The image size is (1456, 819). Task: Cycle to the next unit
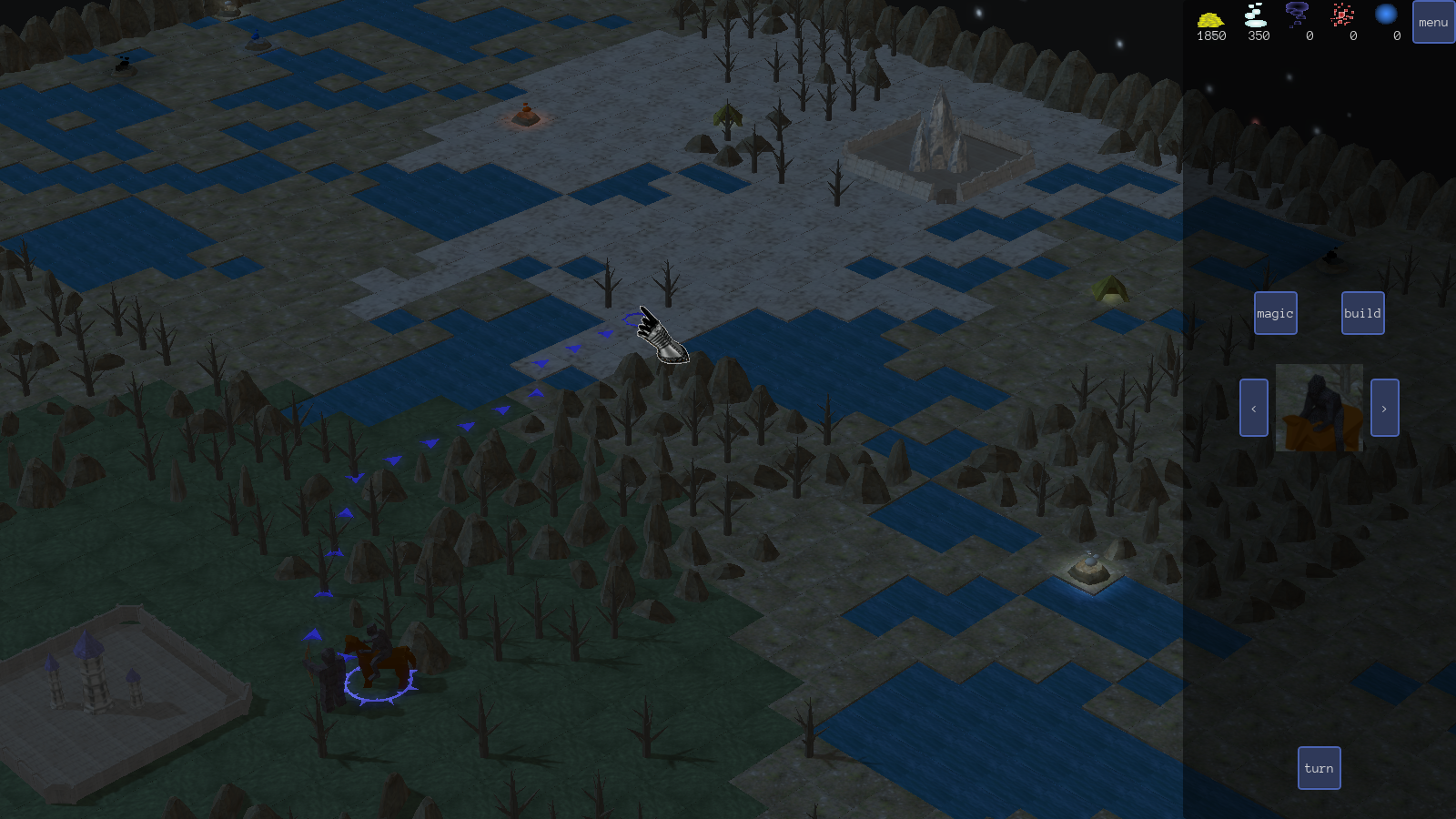1384,408
